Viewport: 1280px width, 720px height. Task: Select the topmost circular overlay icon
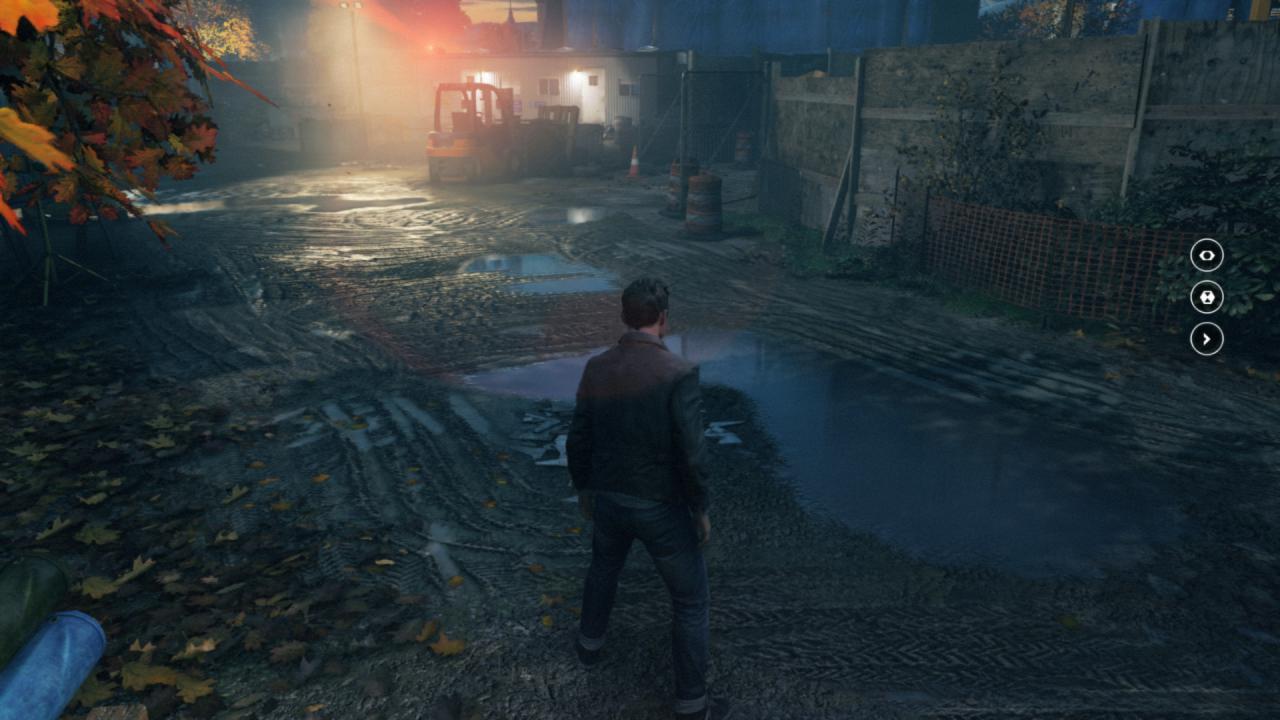click(1206, 256)
